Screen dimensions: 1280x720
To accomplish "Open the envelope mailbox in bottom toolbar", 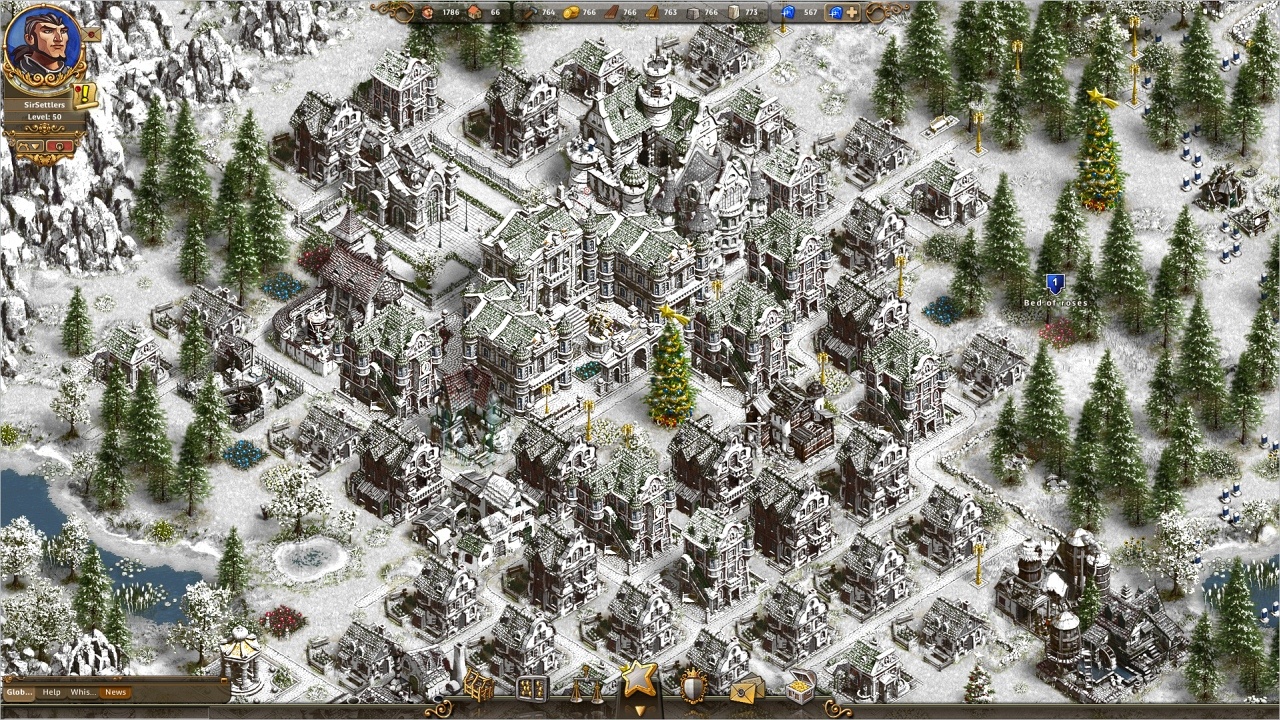I will tap(746, 688).
